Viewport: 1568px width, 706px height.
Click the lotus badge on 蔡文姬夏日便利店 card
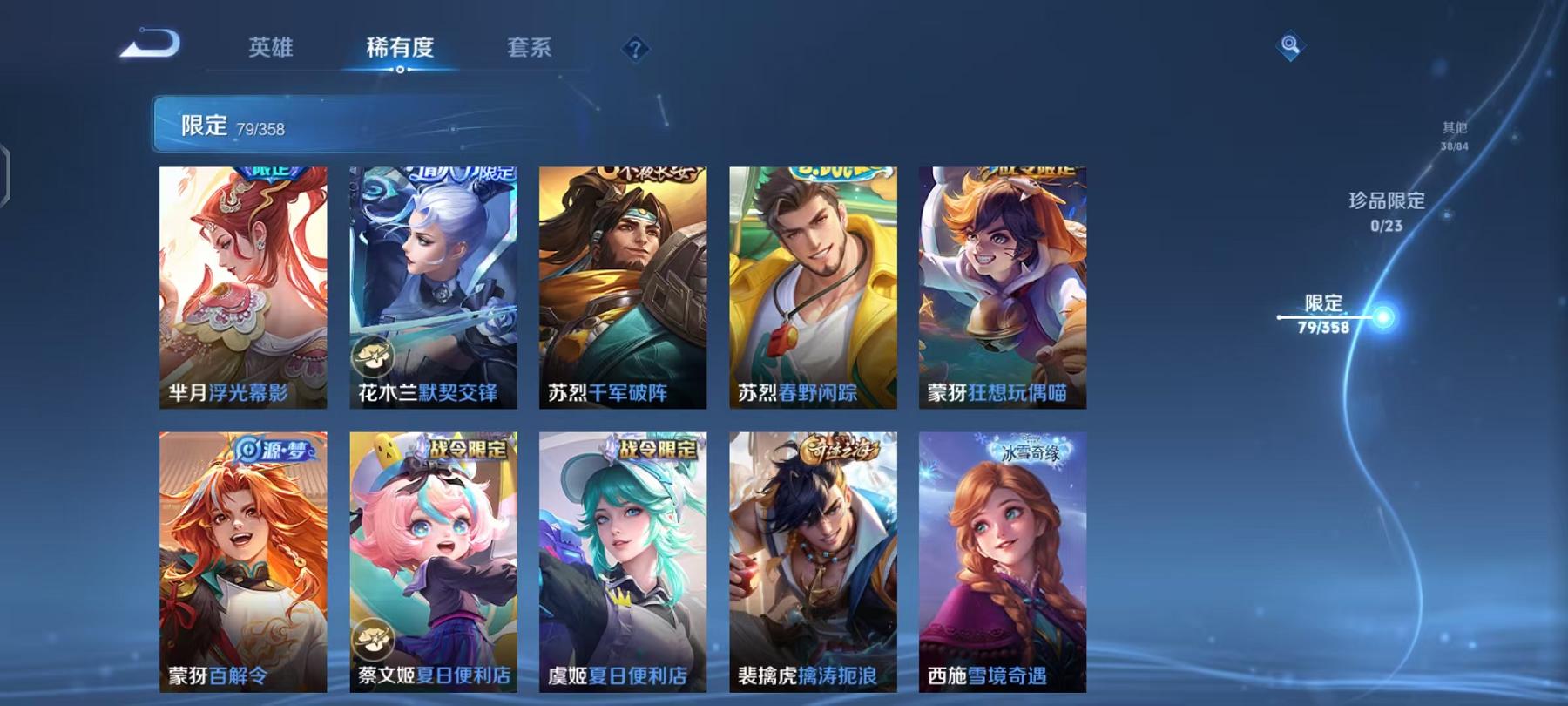coord(374,641)
